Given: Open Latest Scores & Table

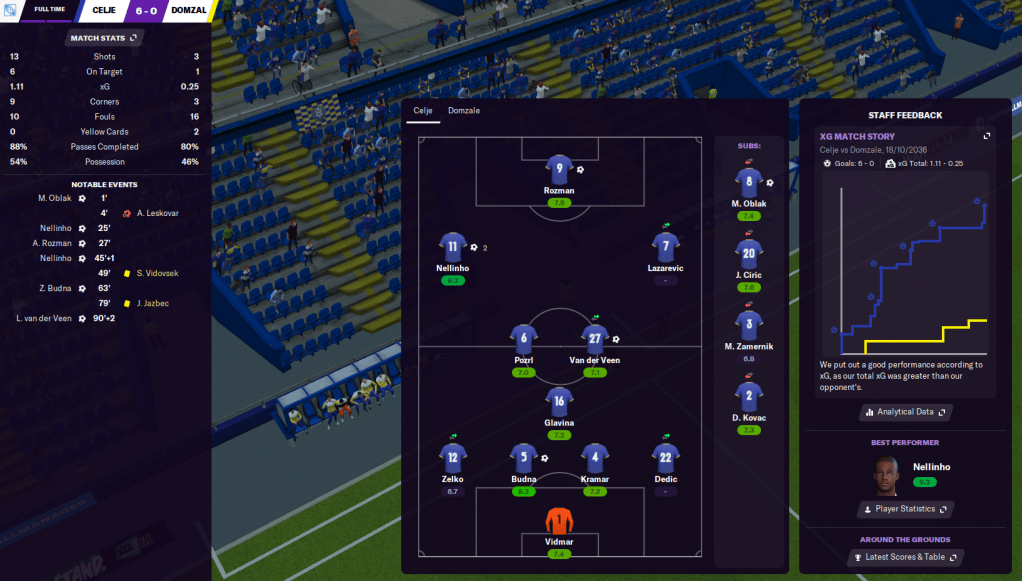Looking at the screenshot, I should tap(906, 557).
